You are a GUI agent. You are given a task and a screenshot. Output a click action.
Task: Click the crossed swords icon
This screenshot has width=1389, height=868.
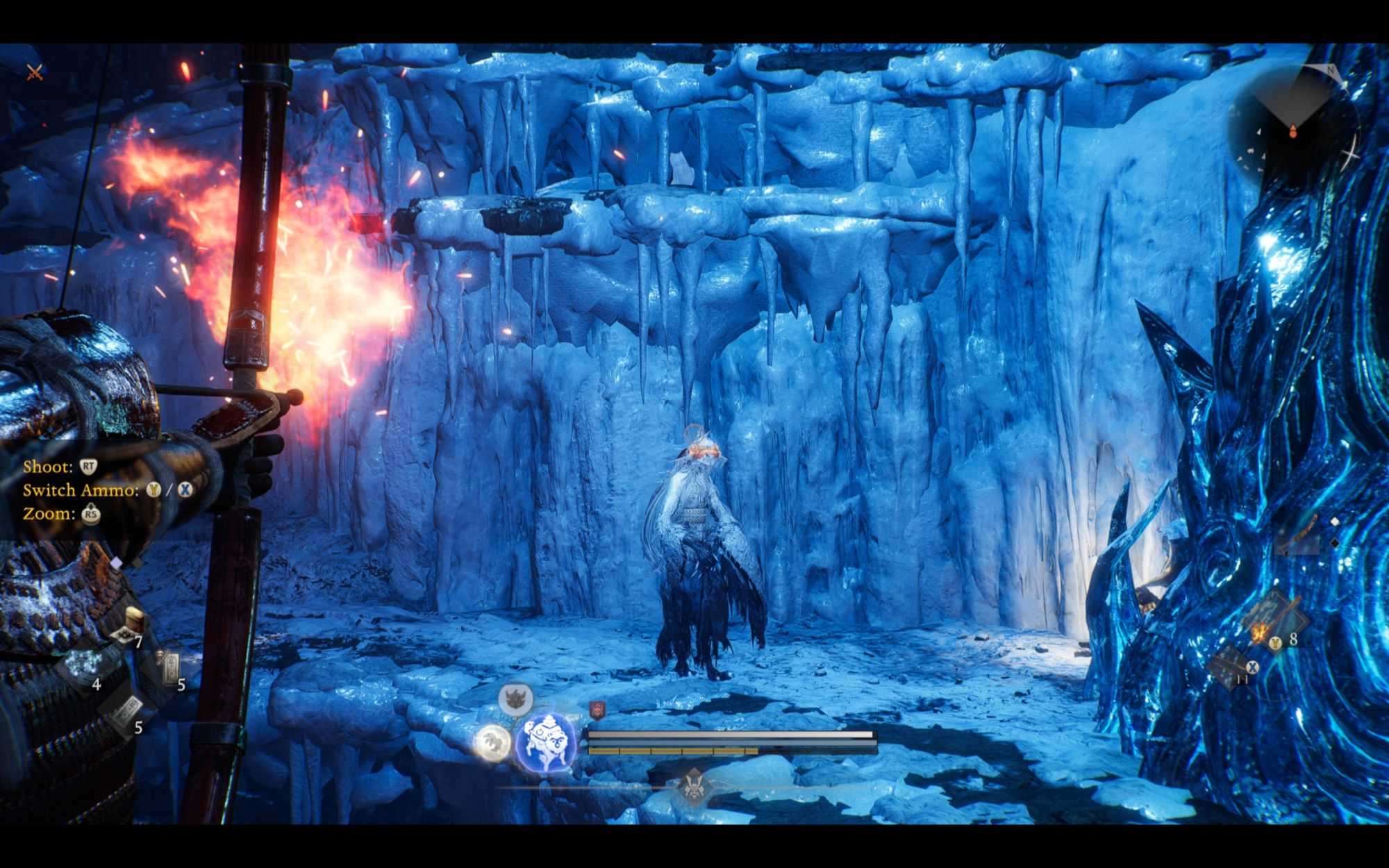tap(35, 72)
